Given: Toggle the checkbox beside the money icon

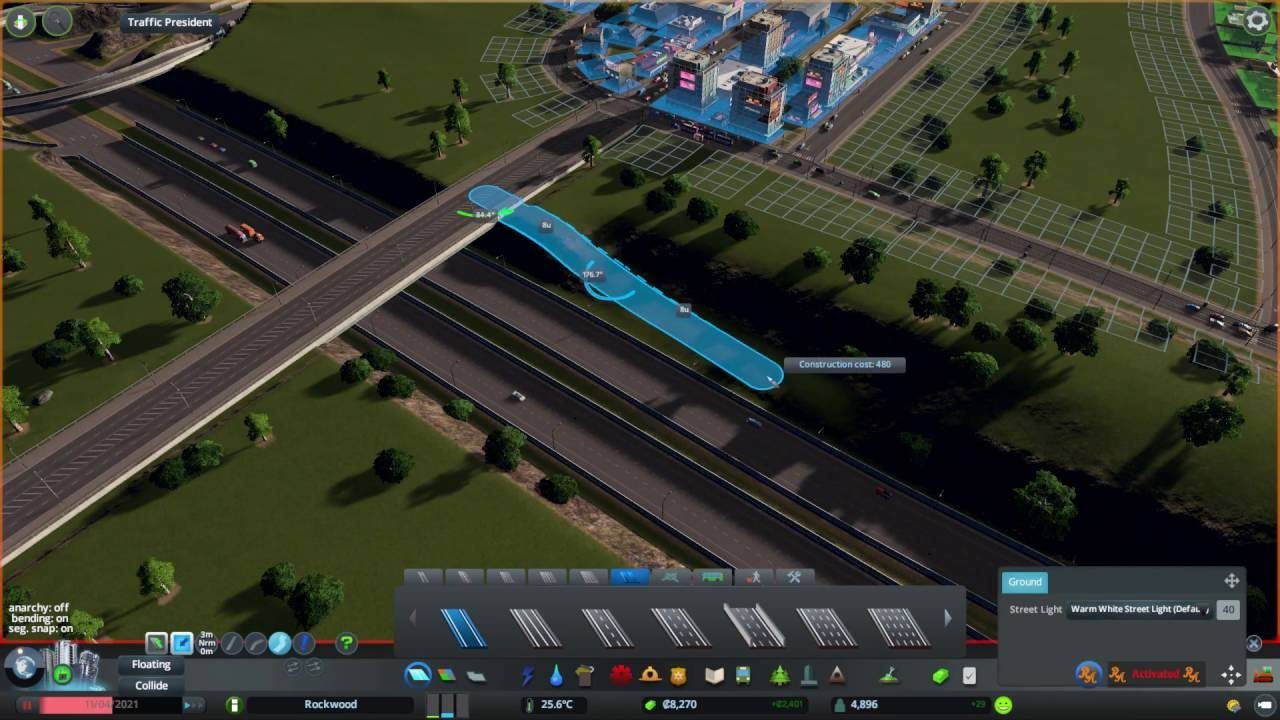Looking at the screenshot, I should pyautogui.click(x=966, y=675).
